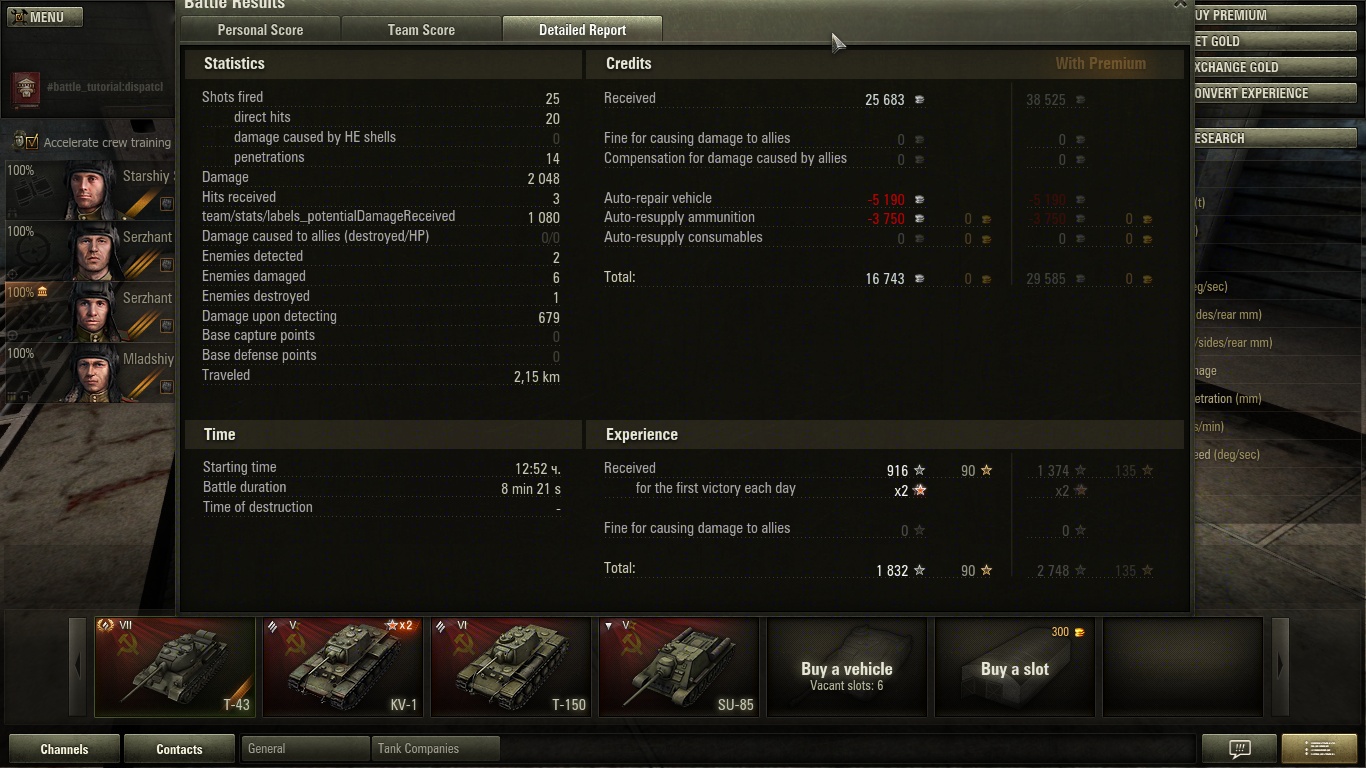Open the Tank Companies chat tab
This screenshot has width=1366, height=768.
click(435, 748)
